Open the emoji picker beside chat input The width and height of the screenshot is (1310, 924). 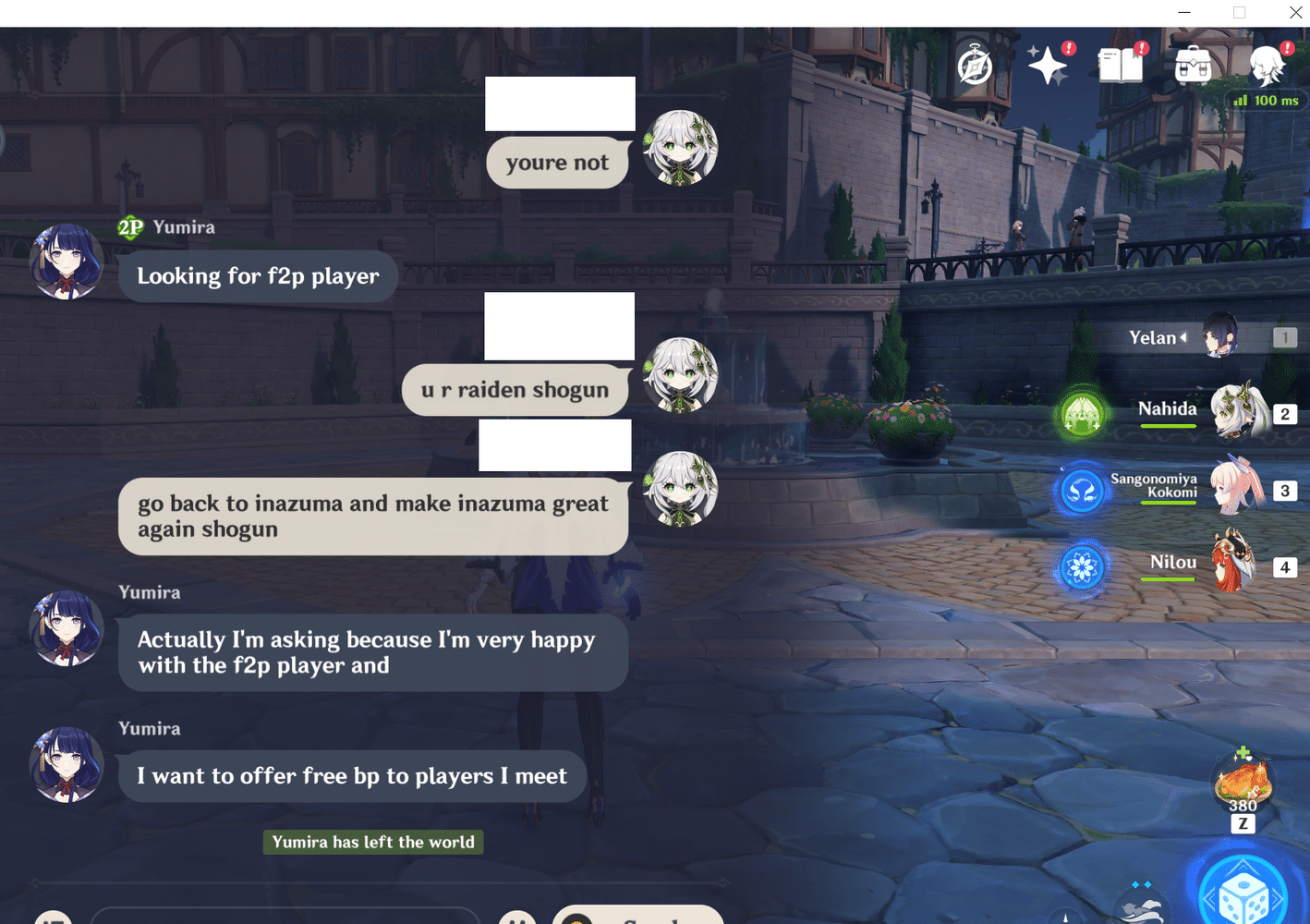(517, 918)
